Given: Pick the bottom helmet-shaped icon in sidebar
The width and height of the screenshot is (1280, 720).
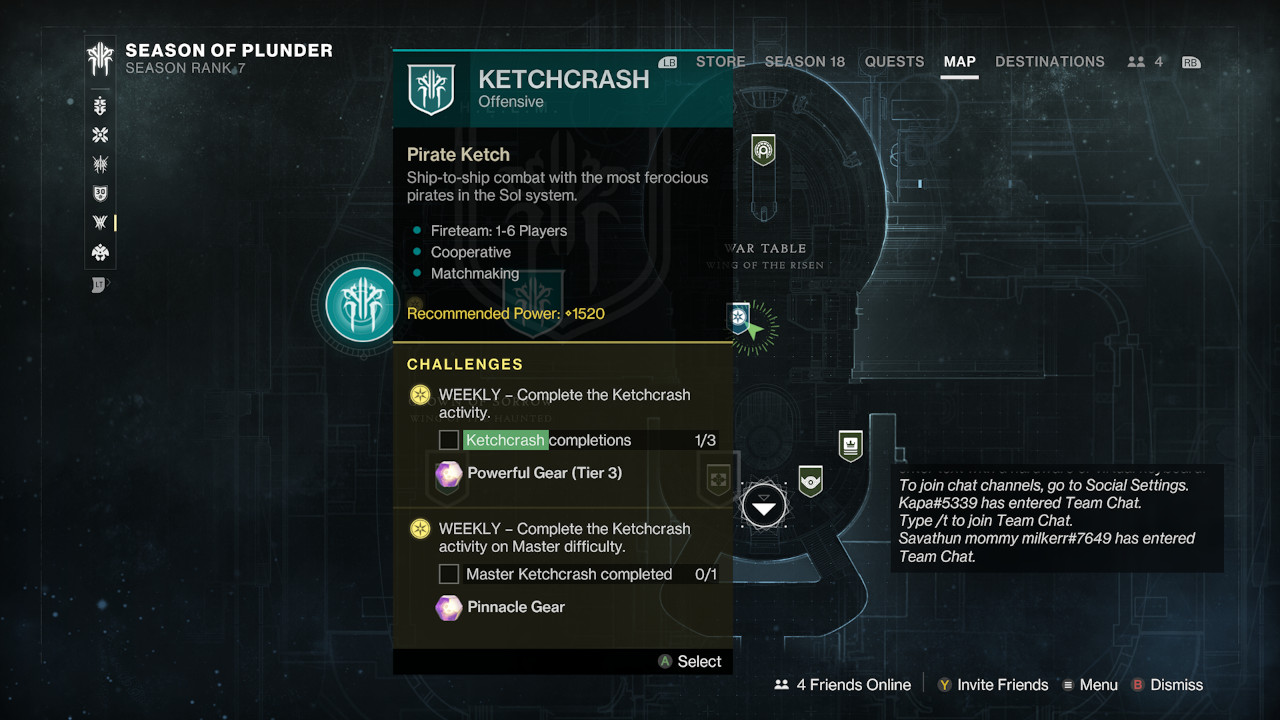Looking at the screenshot, I should (x=100, y=253).
